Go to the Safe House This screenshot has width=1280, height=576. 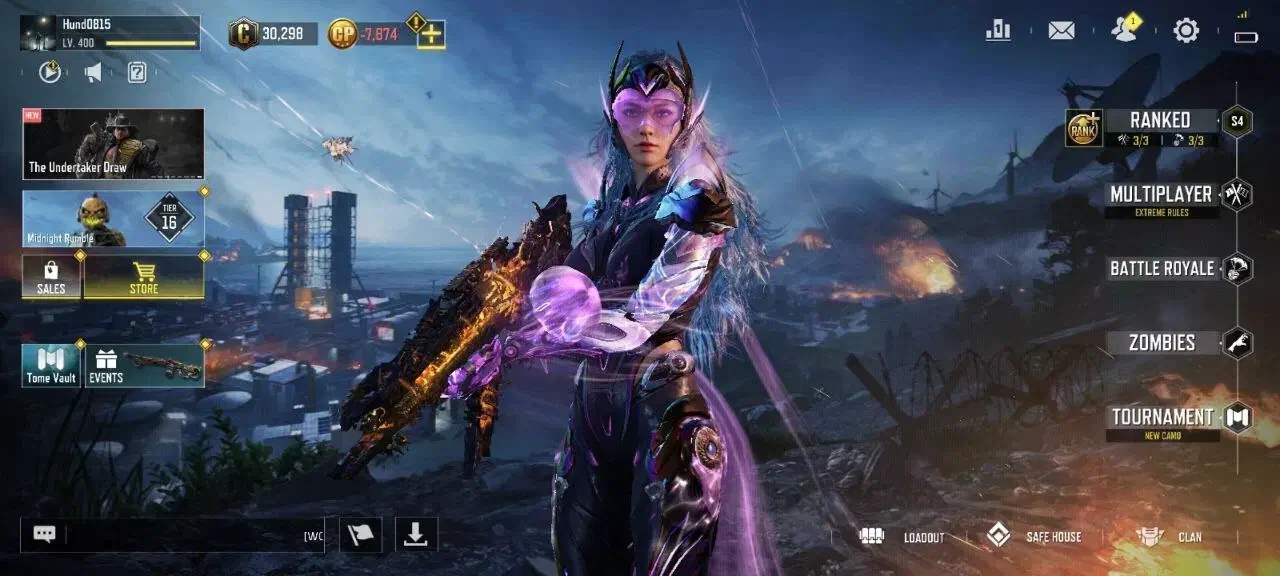1034,537
